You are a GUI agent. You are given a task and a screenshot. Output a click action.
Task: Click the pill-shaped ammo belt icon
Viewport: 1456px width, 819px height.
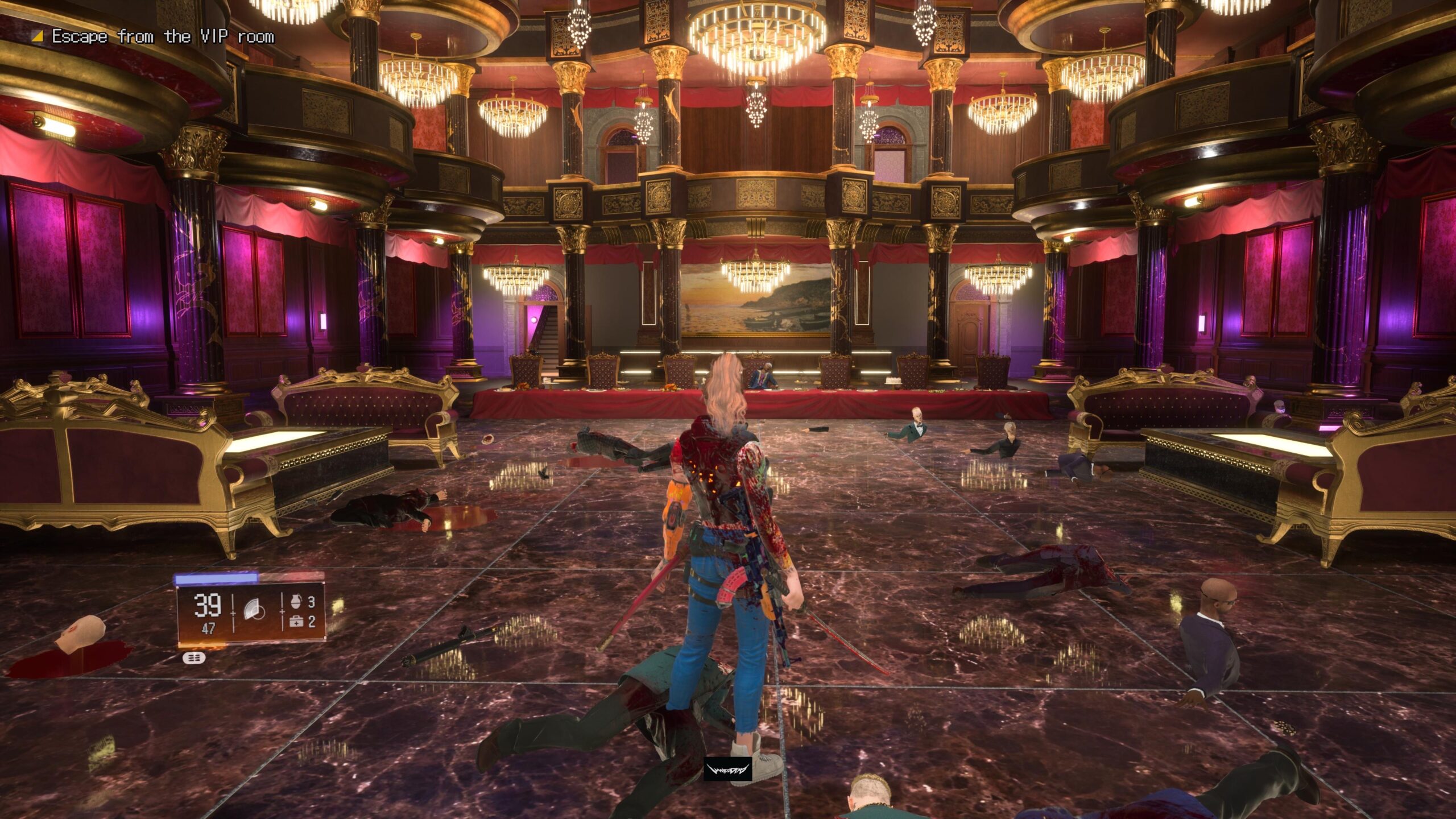(194, 659)
